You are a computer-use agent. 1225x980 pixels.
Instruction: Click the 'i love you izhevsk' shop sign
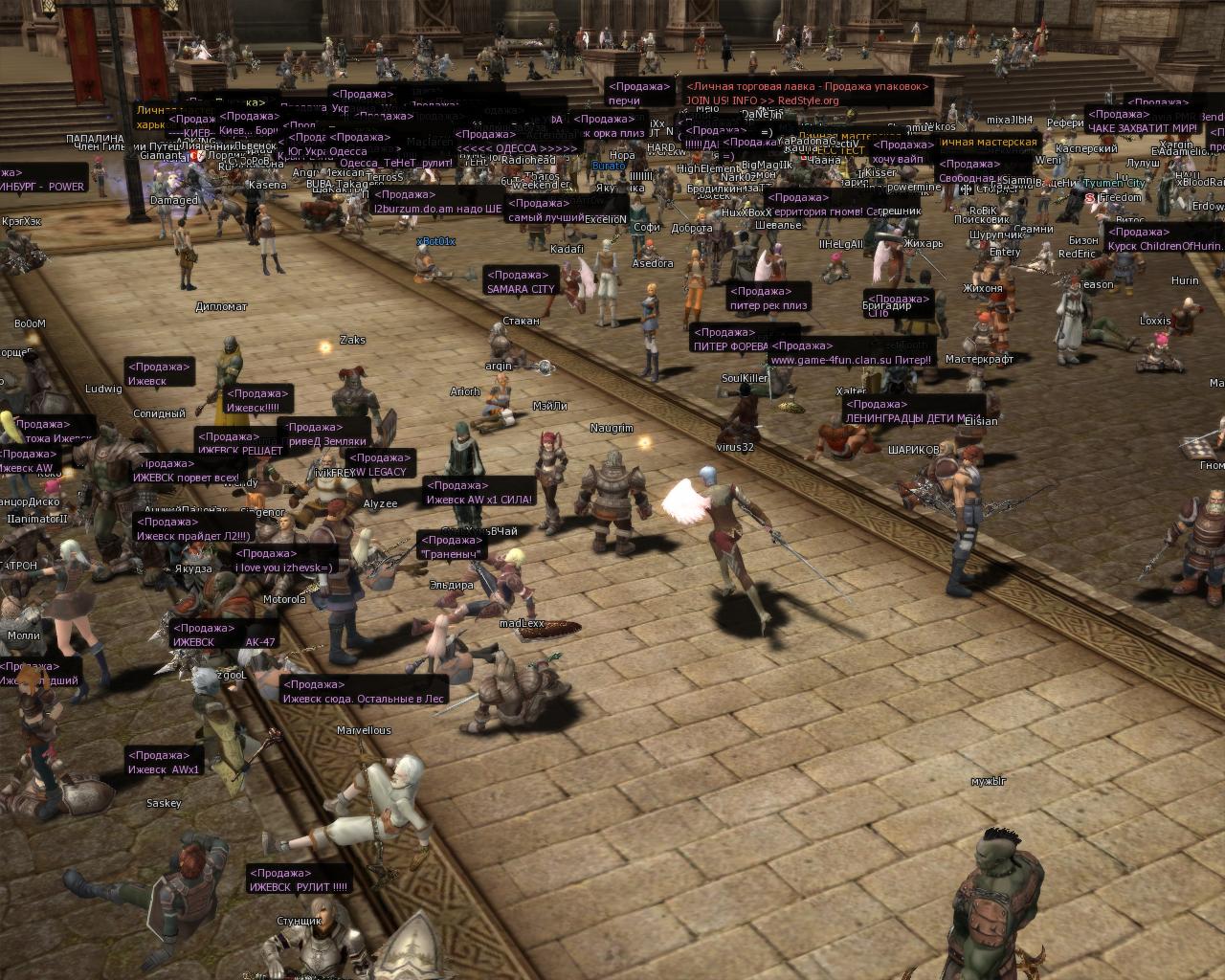pyautogui.click(x=284, y=561)
